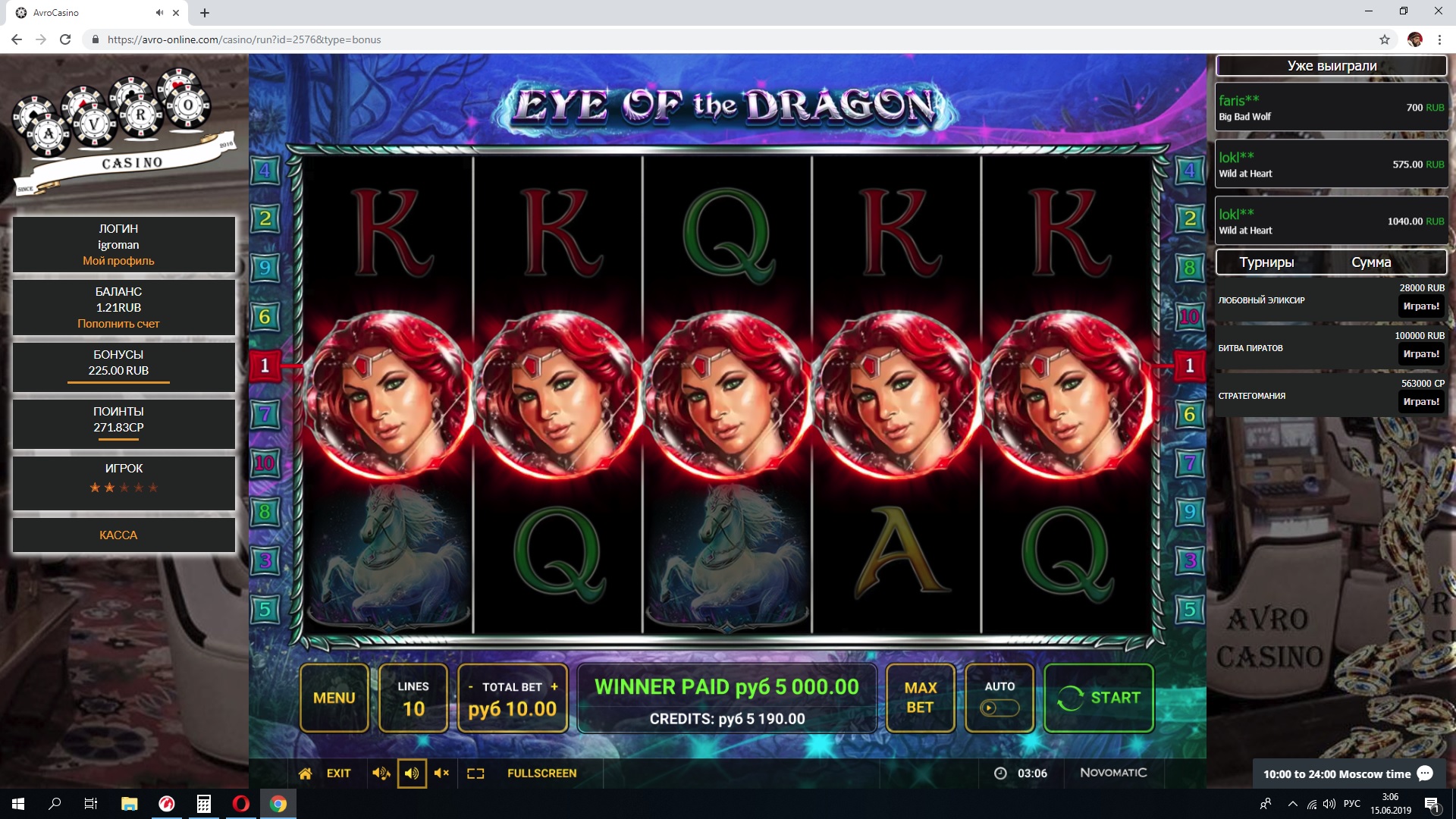The height and width of the screenshot is (819, 1456).
Task: Open the slot MENU
Action: pyautogui.click(x=334, y=698)
